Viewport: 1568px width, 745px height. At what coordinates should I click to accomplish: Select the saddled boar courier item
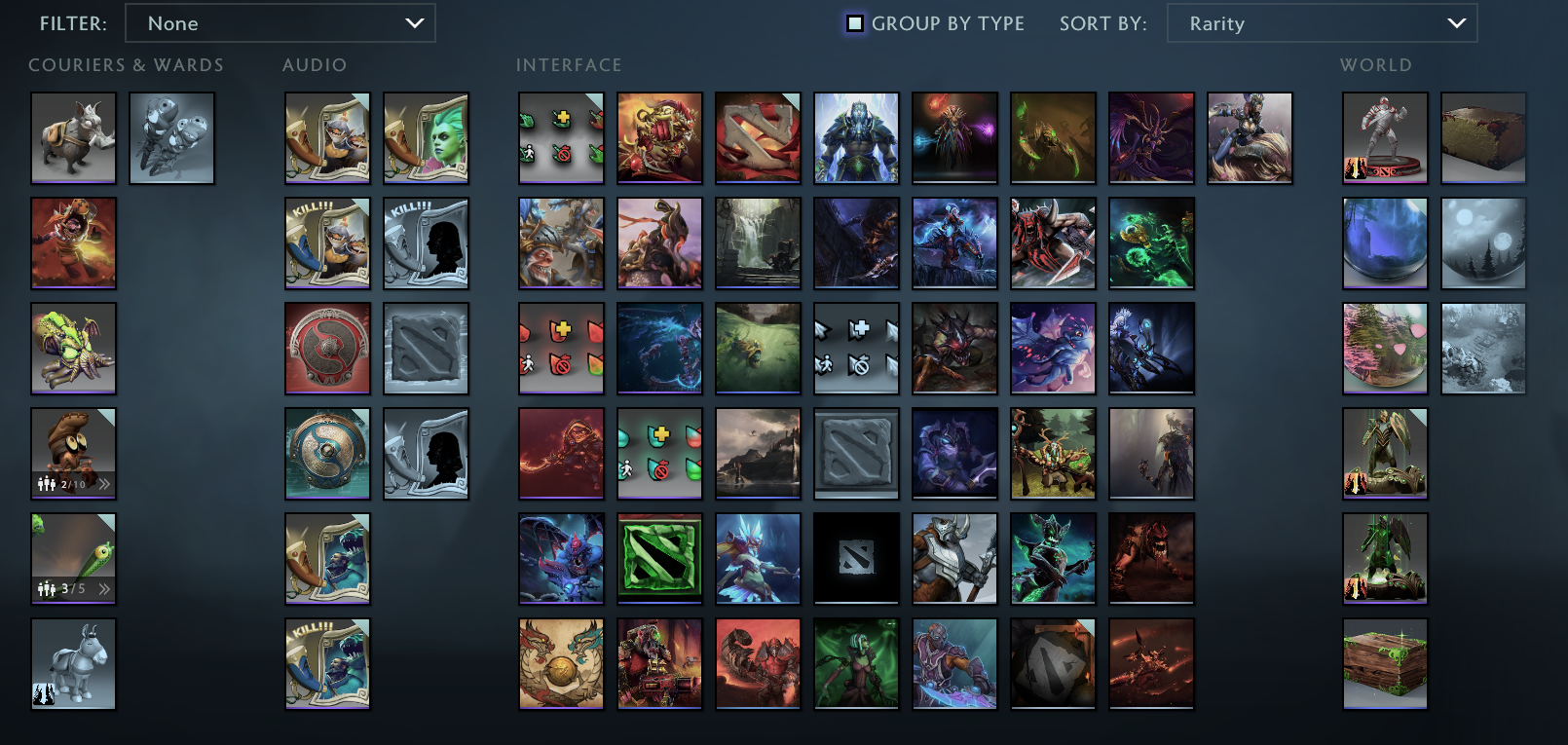[73, 137]
